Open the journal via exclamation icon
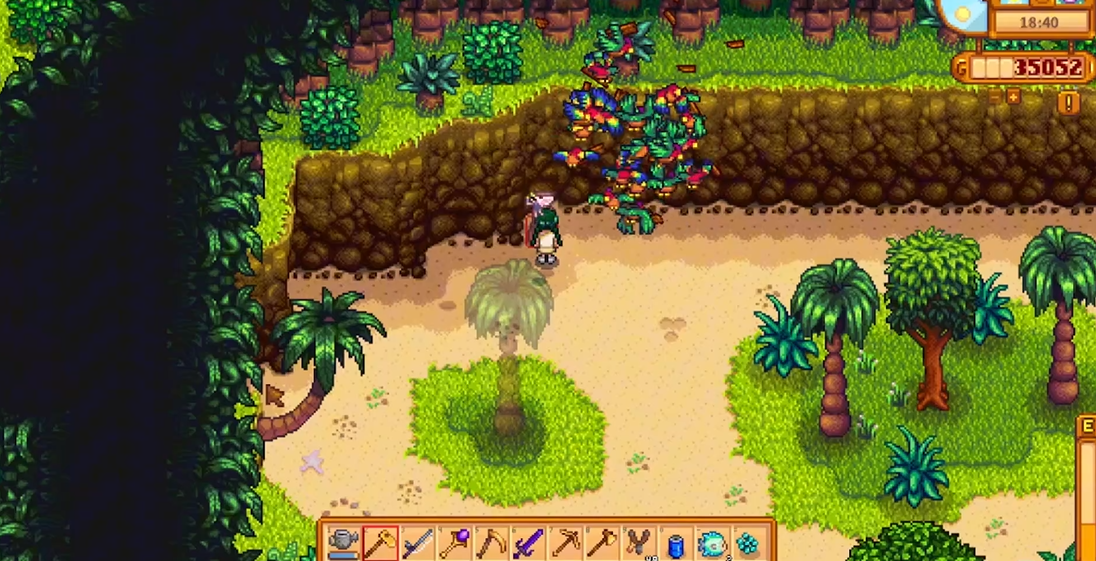 click(x=1068, y=102)
